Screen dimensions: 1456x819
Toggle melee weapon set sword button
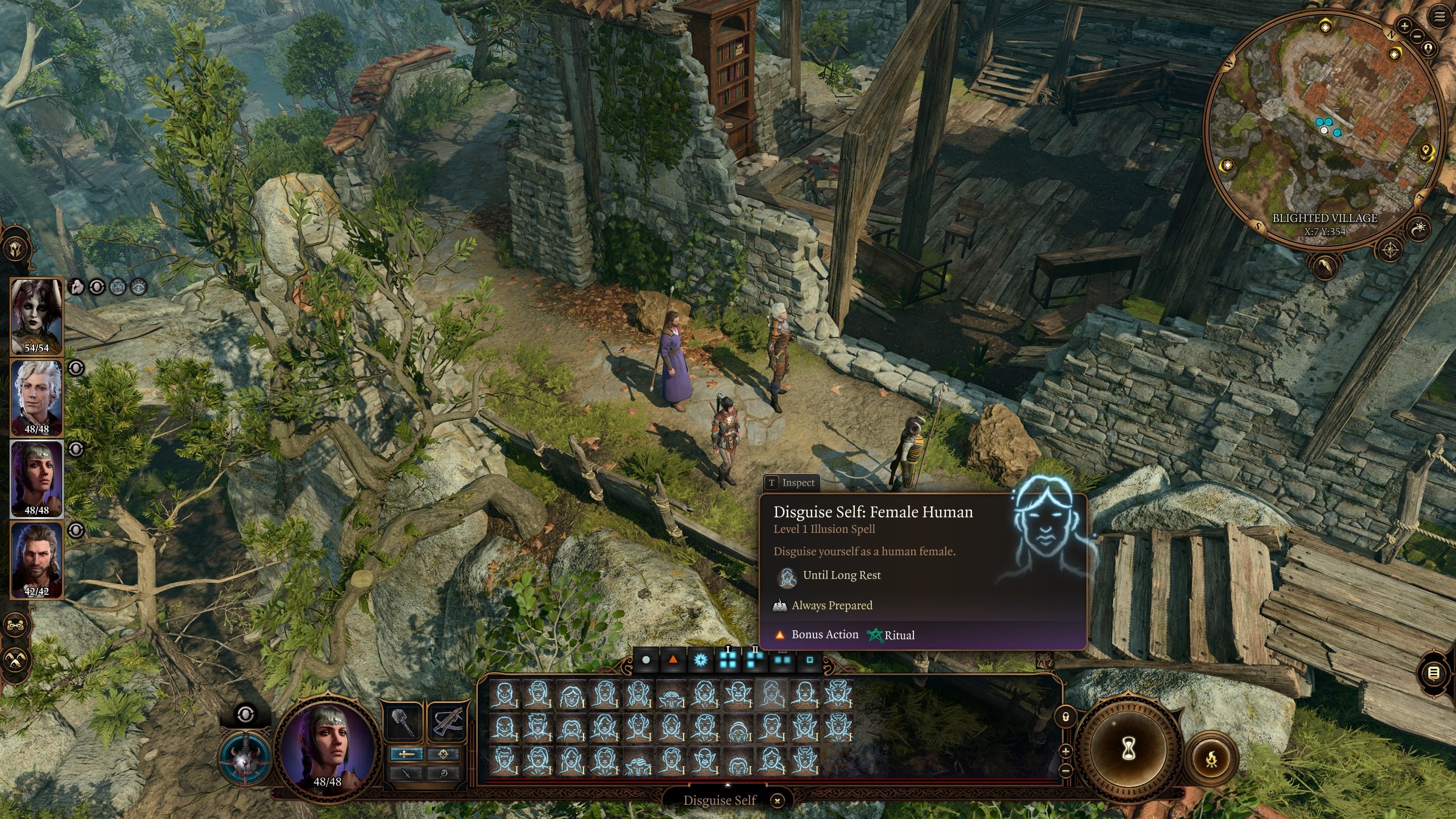[406, 754]
